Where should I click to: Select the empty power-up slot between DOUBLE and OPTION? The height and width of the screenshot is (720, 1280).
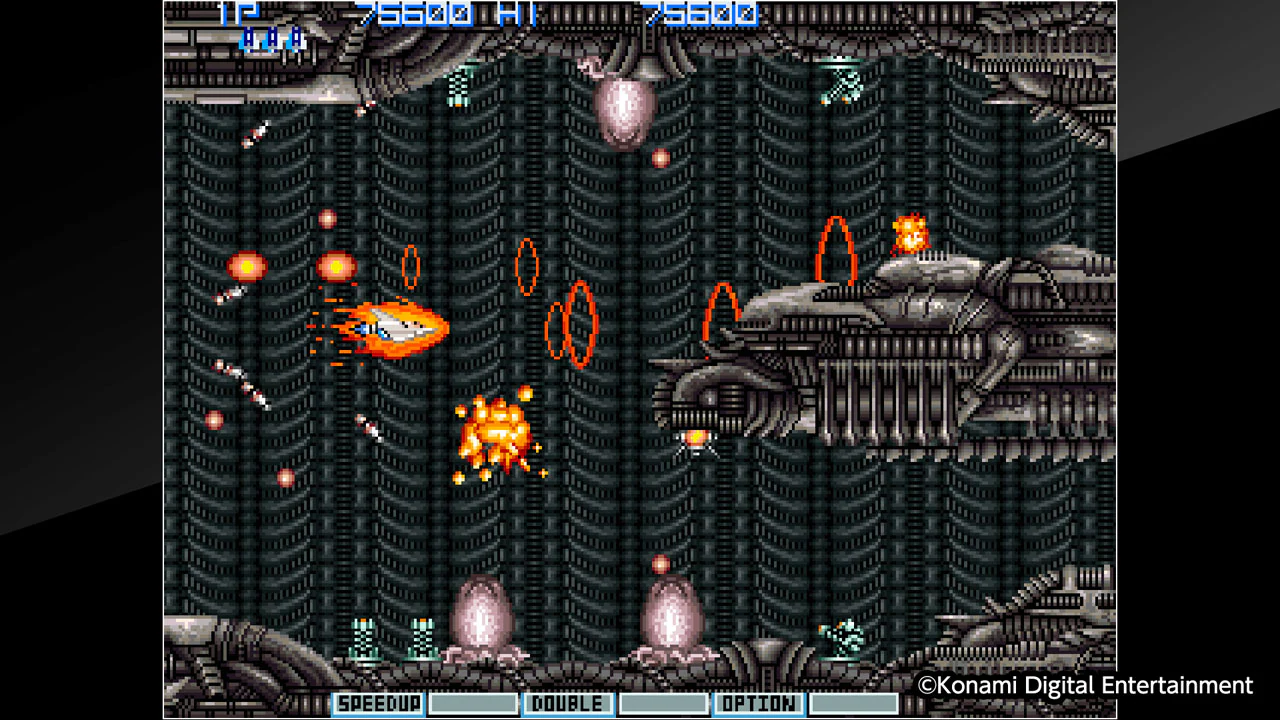pos(662,703)
